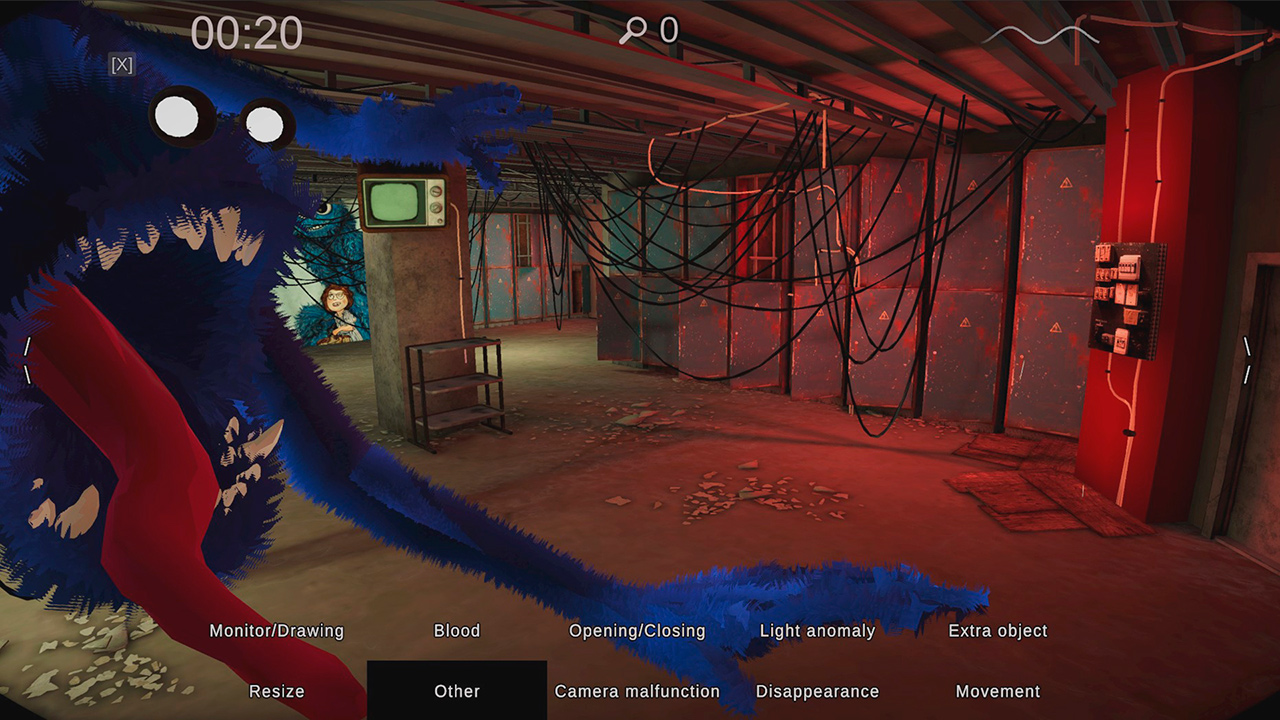
Task: Choose the Resize anomaly option
Action: tap(276, 690)
